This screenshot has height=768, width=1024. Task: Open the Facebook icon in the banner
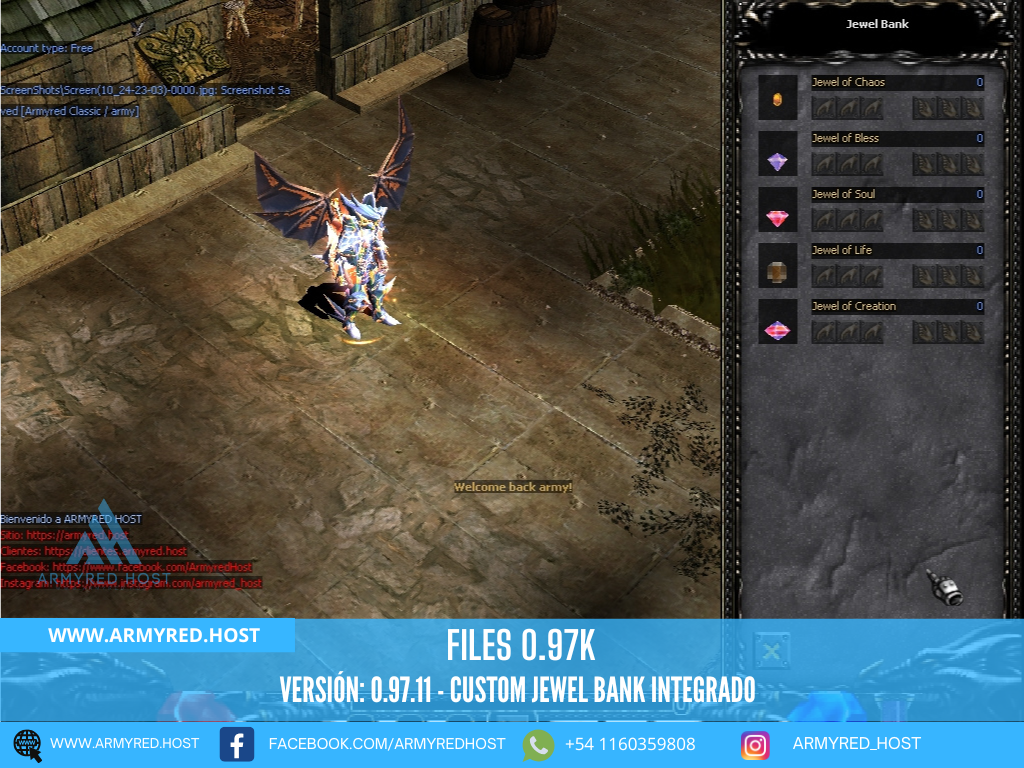click(x=236, y=744)
